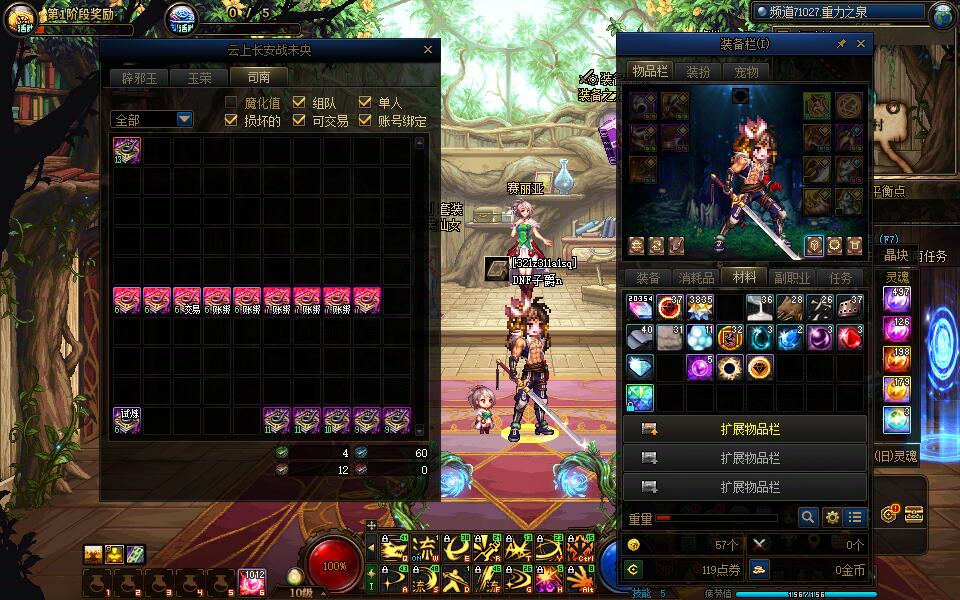Open the 副职业 inventory tab
Screen dimensions: 960x600
pyautogui.click(x=792, y=278)
